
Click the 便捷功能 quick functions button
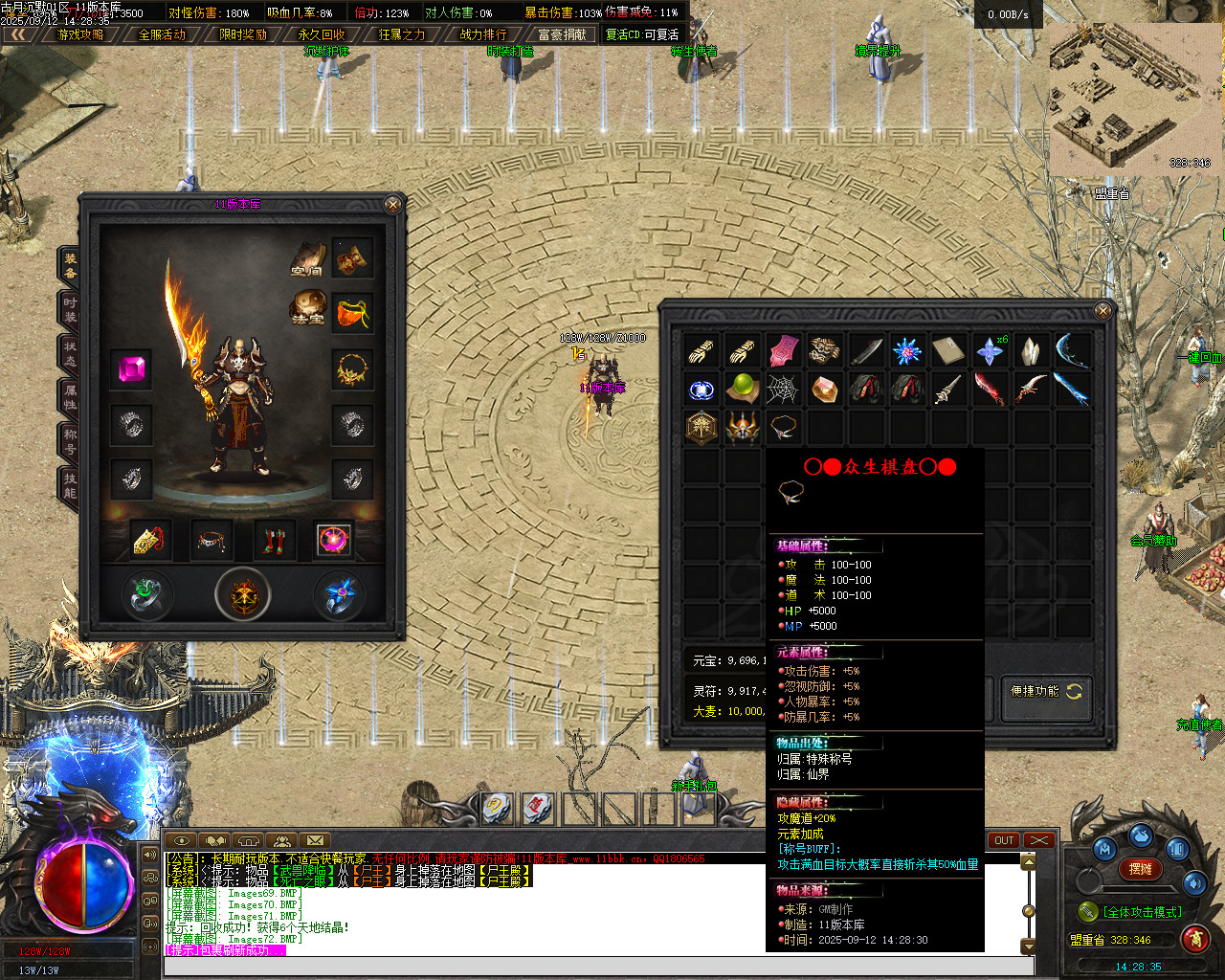click(x=1045, y=691)
